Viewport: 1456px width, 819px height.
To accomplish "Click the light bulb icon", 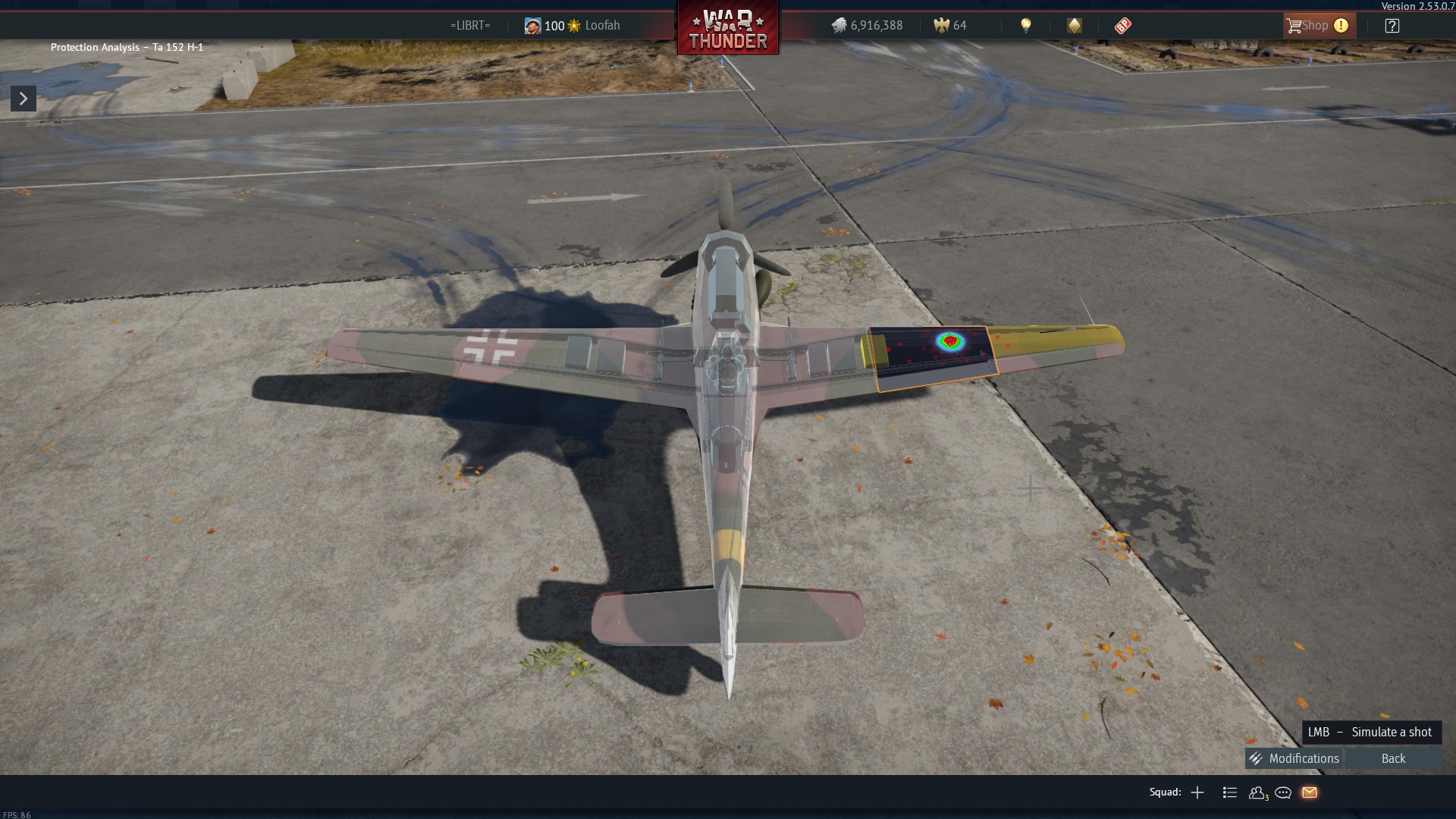I will pos(1025,26).
